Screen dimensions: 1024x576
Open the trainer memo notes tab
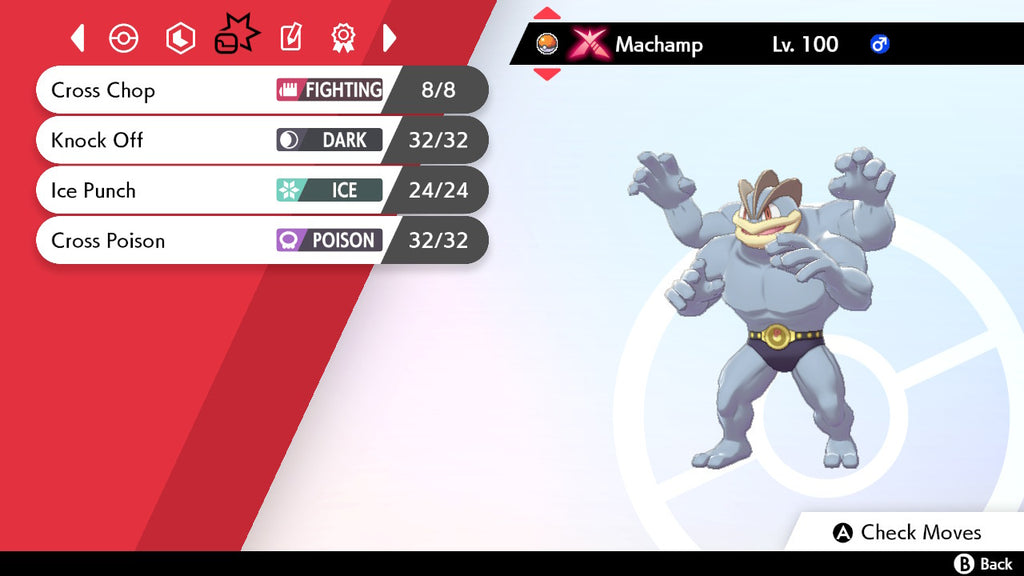pyautogui.click(x=290, y=39)
